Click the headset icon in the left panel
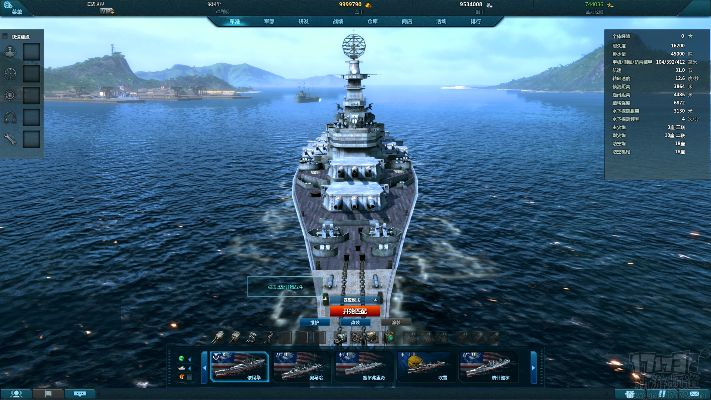The height and width of the screenshot is (400, 711). coord(11,117)
